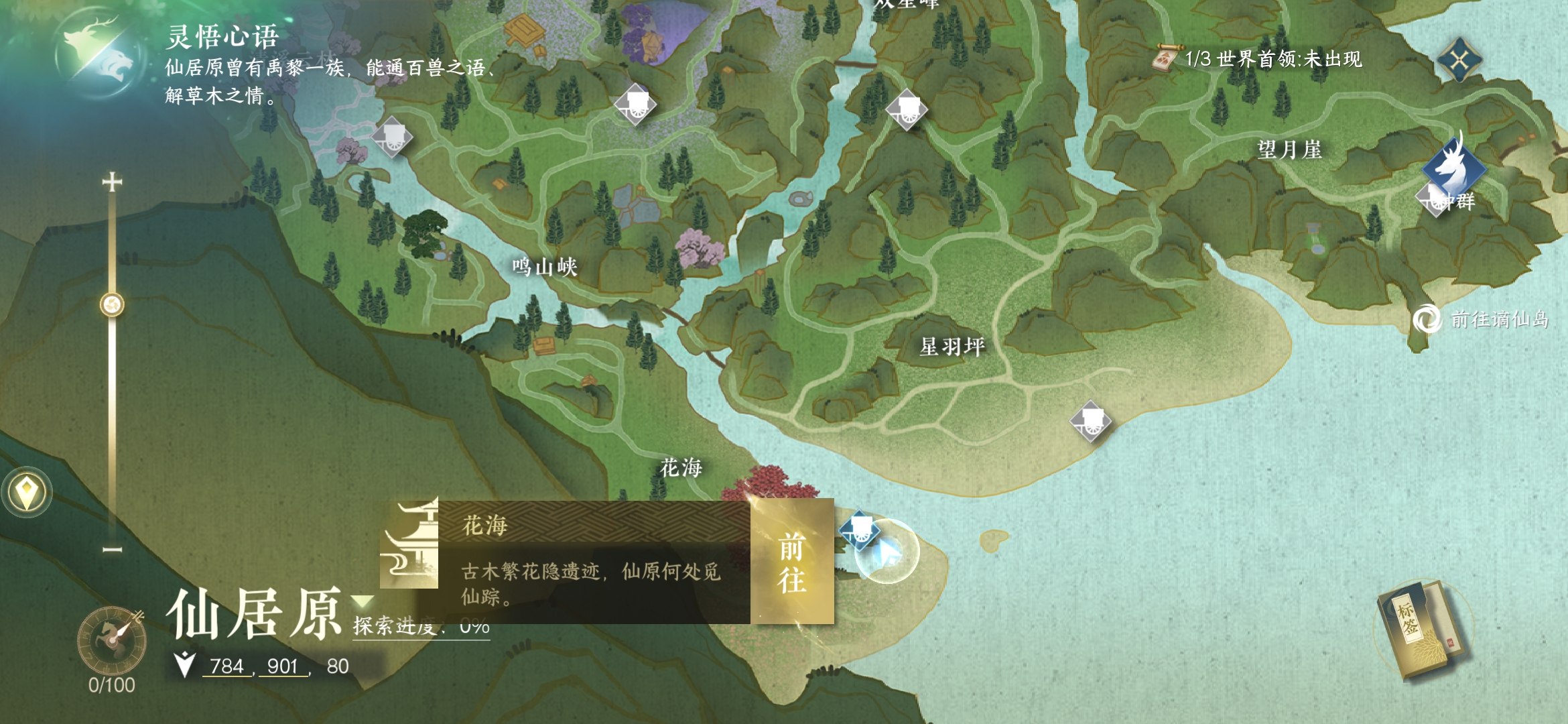The height and width of the screenshot is (724, 1568).
Task: Zoom out with the minus button
Action: (x=112, y=550)
